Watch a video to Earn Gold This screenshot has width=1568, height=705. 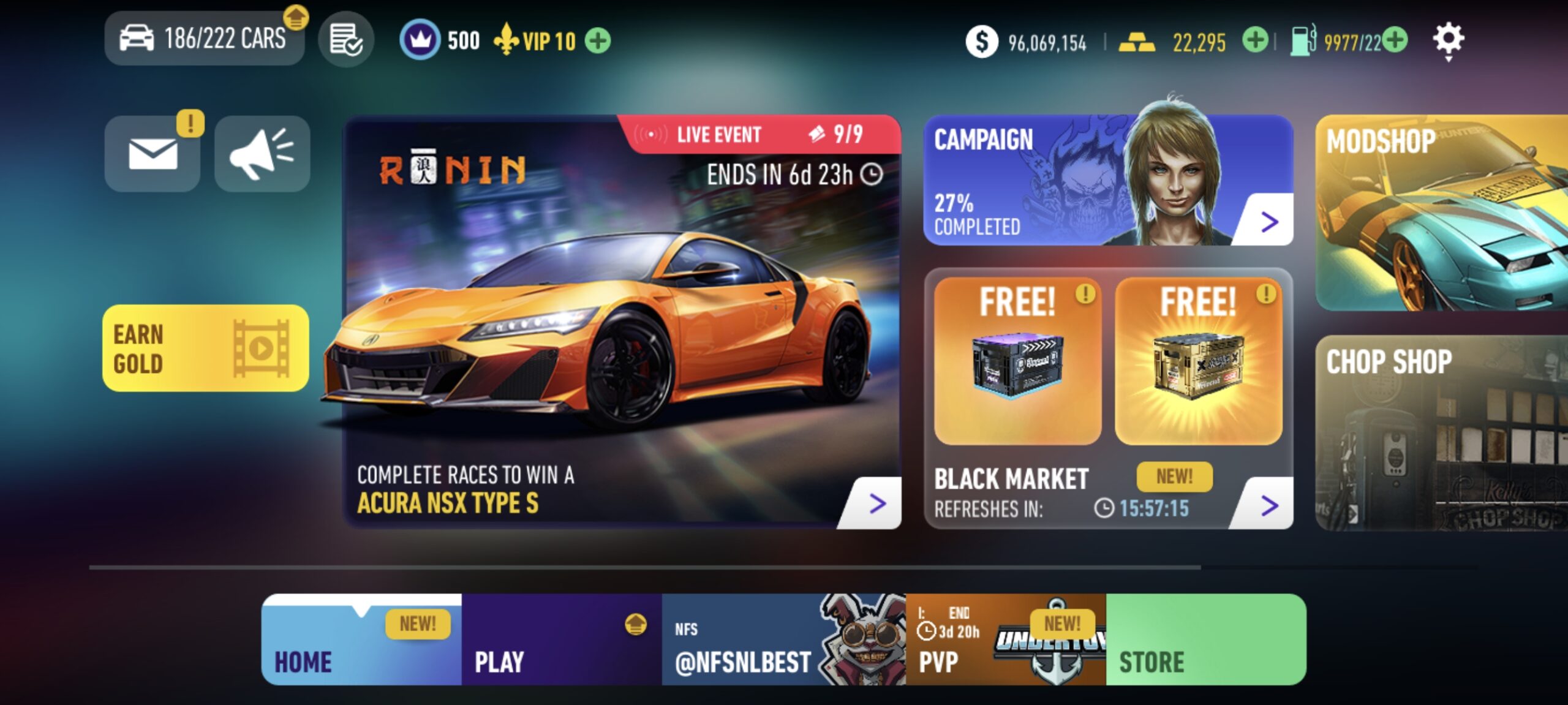(x=205, y=348)
